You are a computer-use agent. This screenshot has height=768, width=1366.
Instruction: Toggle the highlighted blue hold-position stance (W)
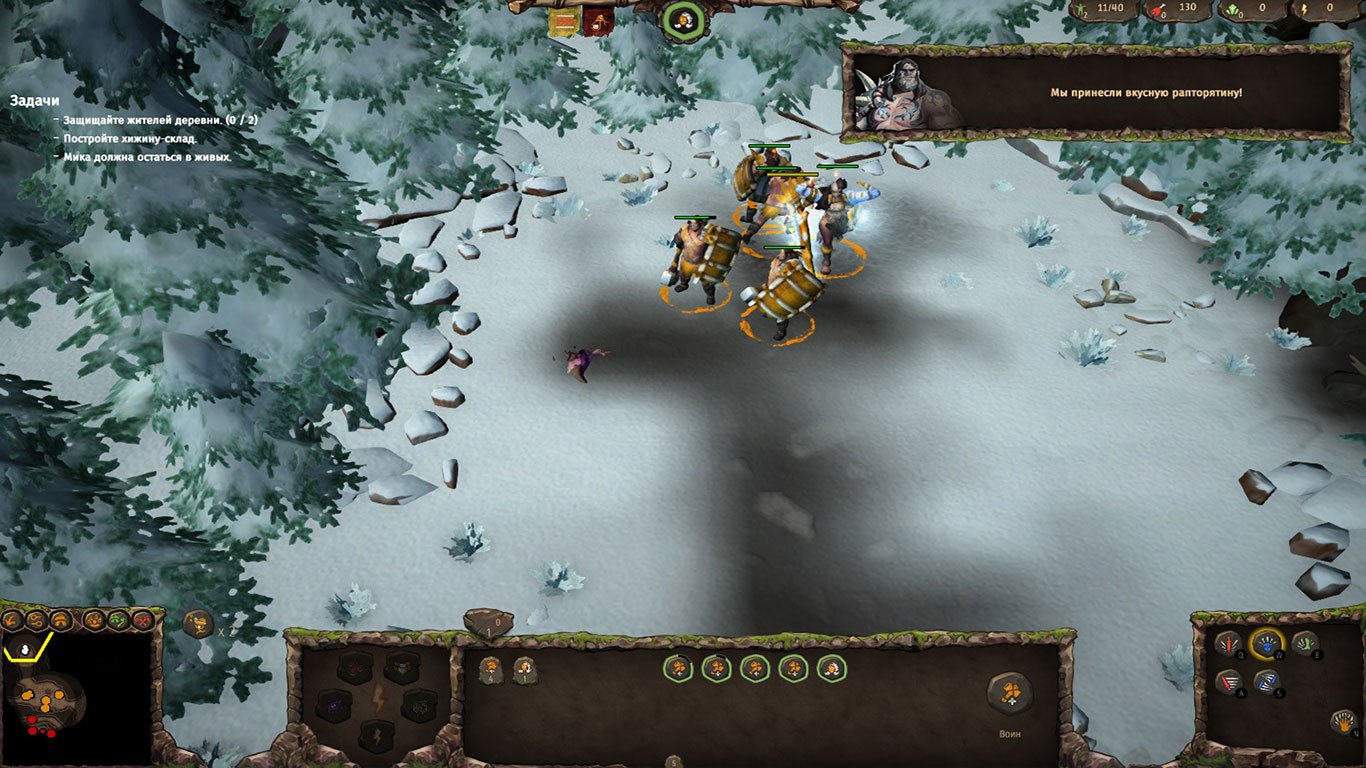click(1266, 644)
